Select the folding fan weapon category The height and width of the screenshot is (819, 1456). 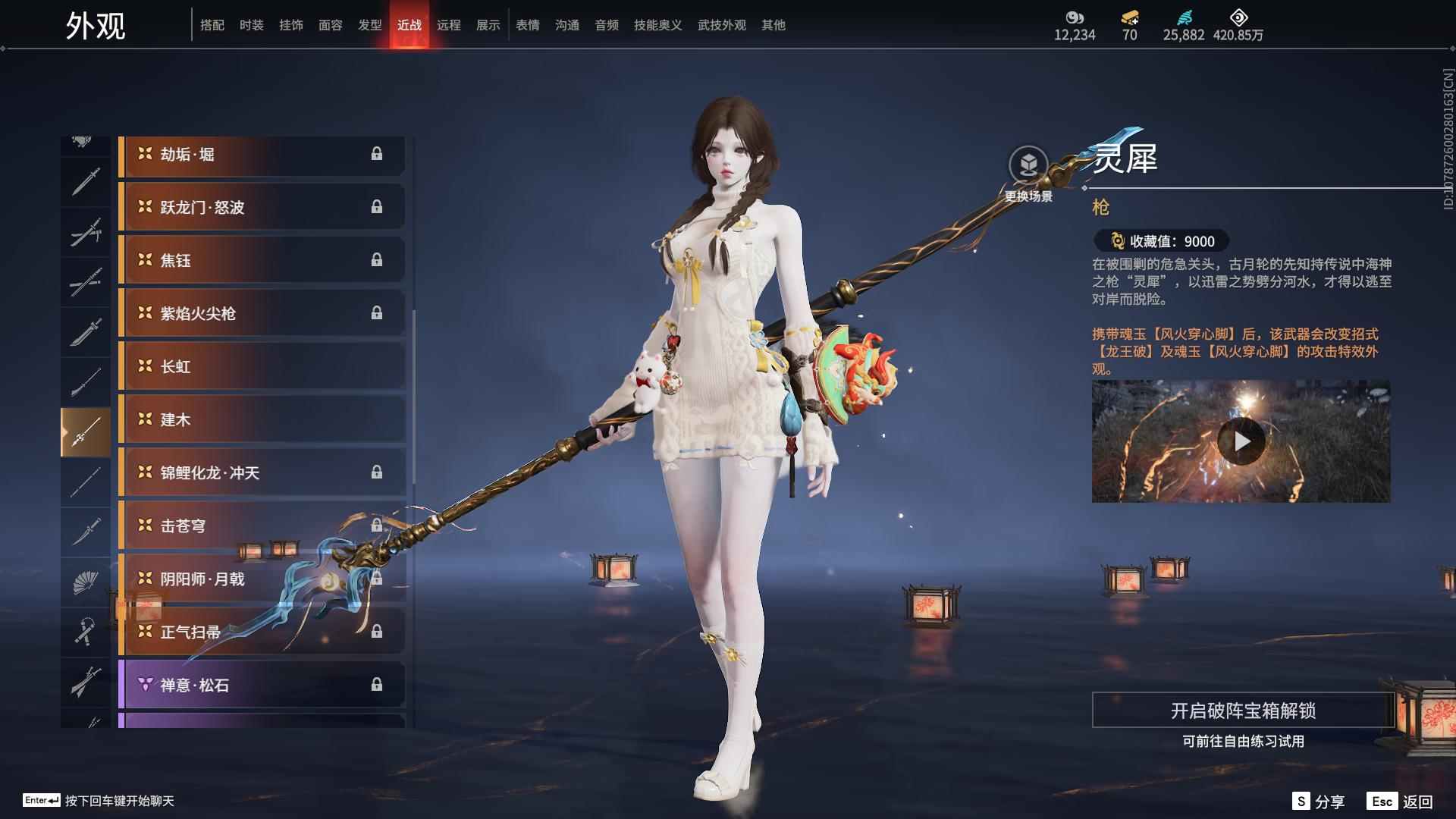(85, 582)
